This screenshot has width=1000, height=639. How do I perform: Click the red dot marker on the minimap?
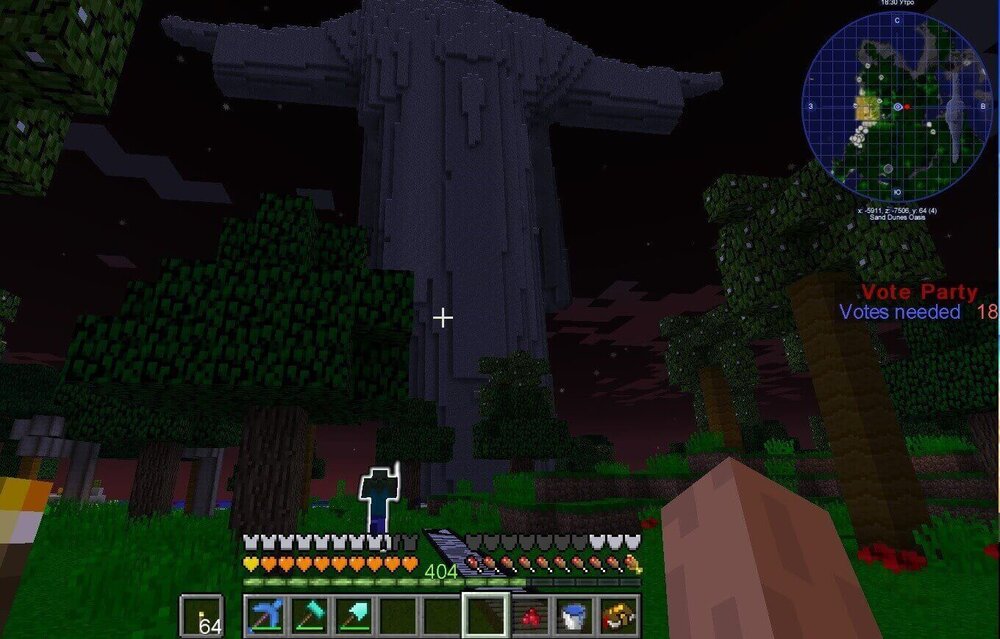point(908,106)
